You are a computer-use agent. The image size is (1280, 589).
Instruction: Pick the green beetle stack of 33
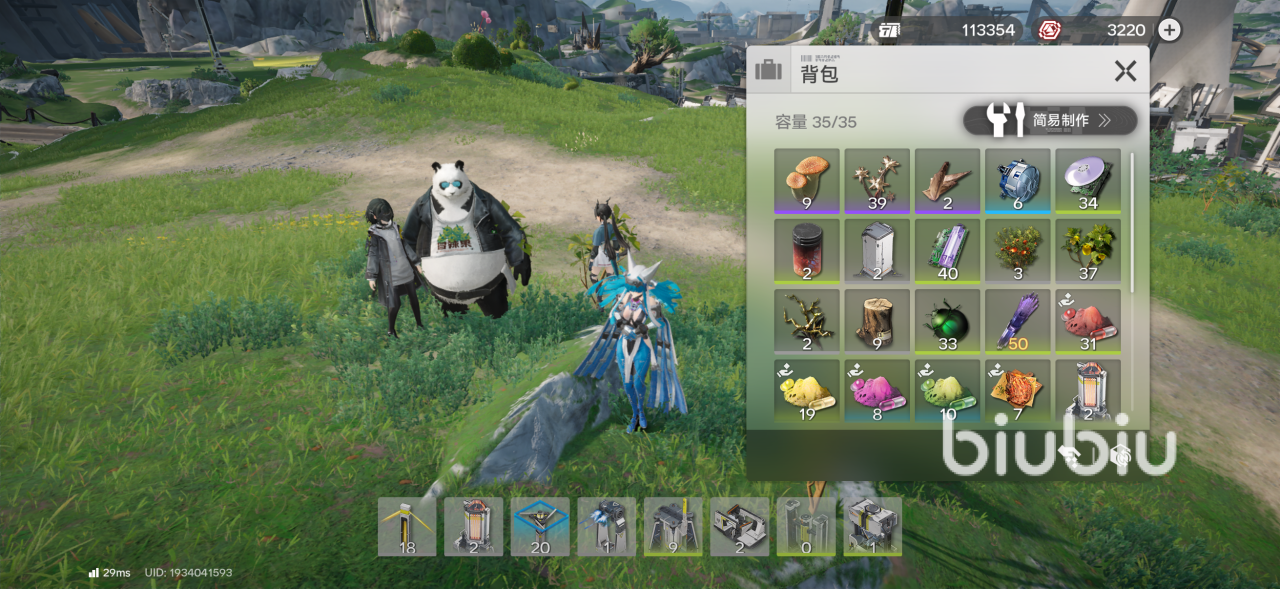pyautogui.click(x=947, y=320)
